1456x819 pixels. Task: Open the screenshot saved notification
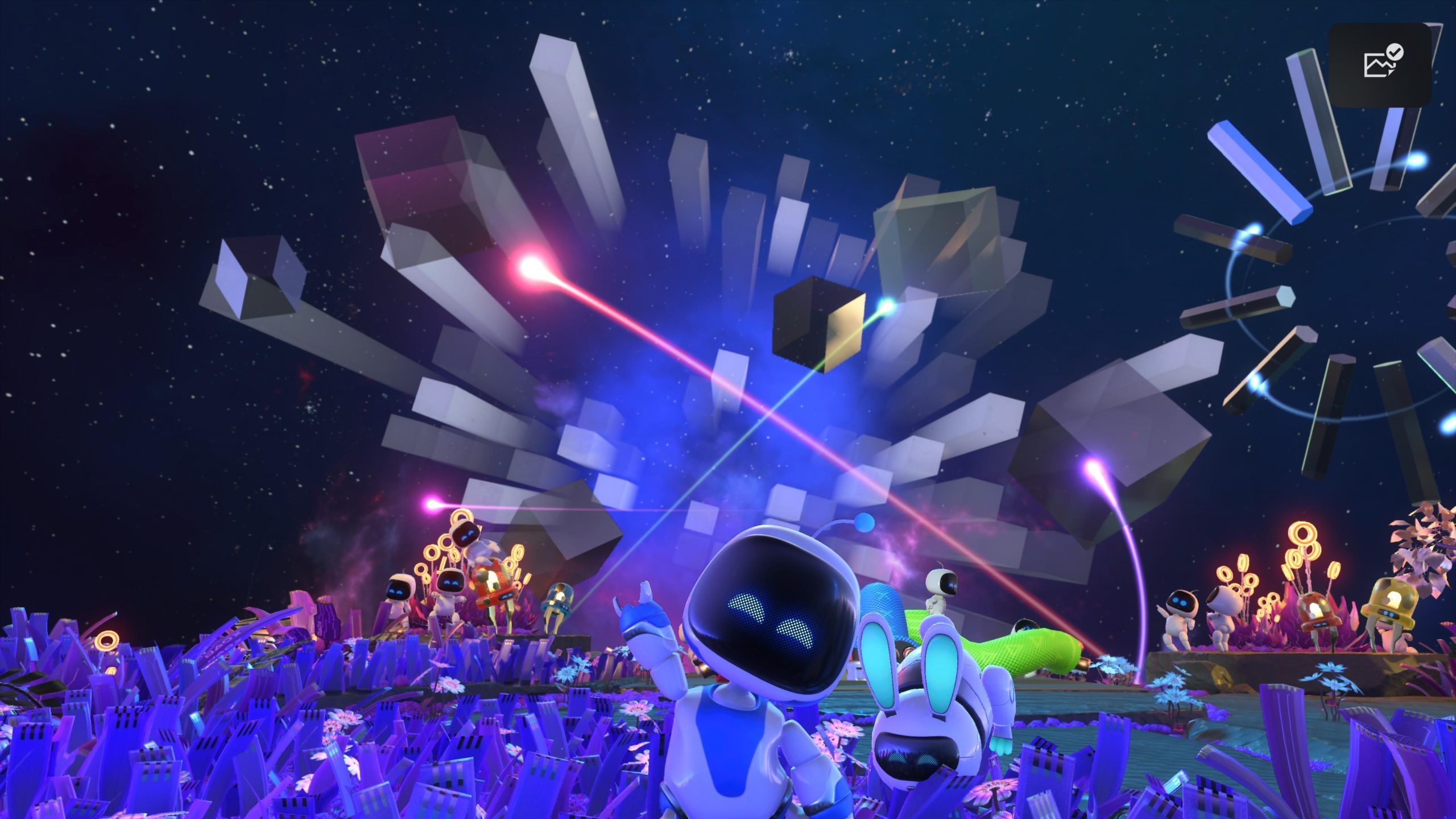coord(1379,65)
